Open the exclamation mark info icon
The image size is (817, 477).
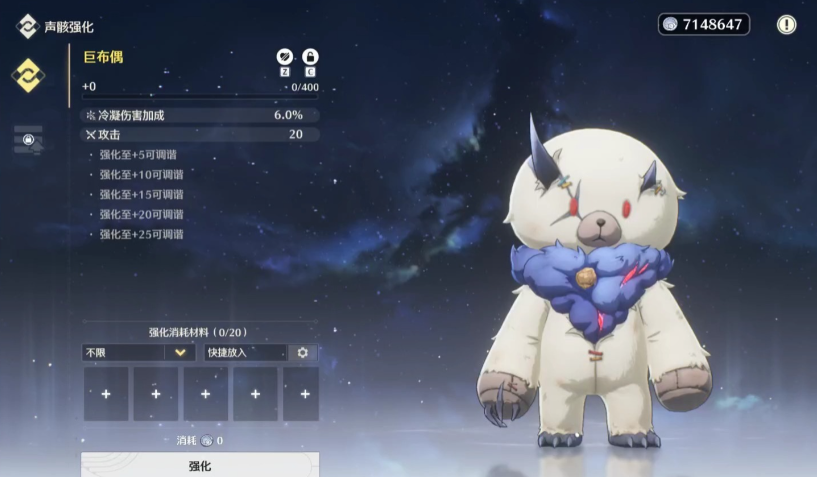pos(787,24)
